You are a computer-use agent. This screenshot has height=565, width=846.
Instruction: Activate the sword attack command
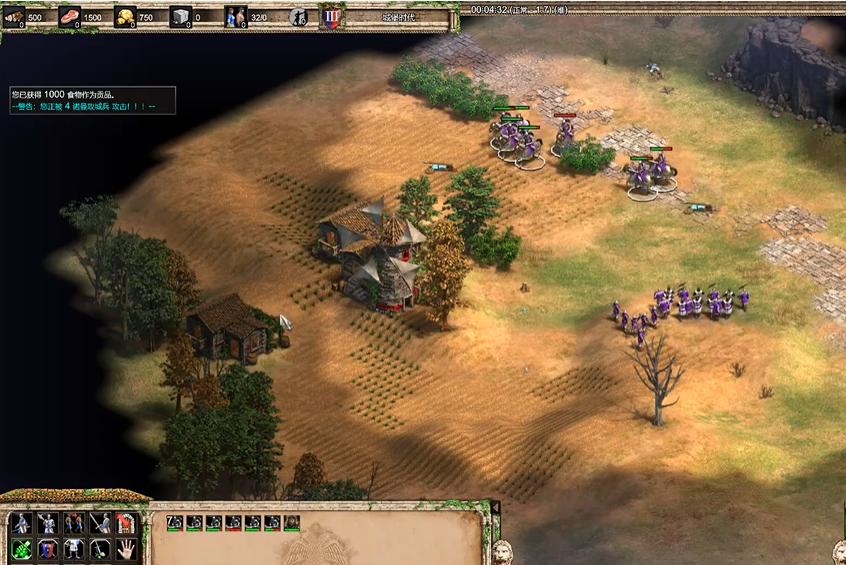coord(100,523)
